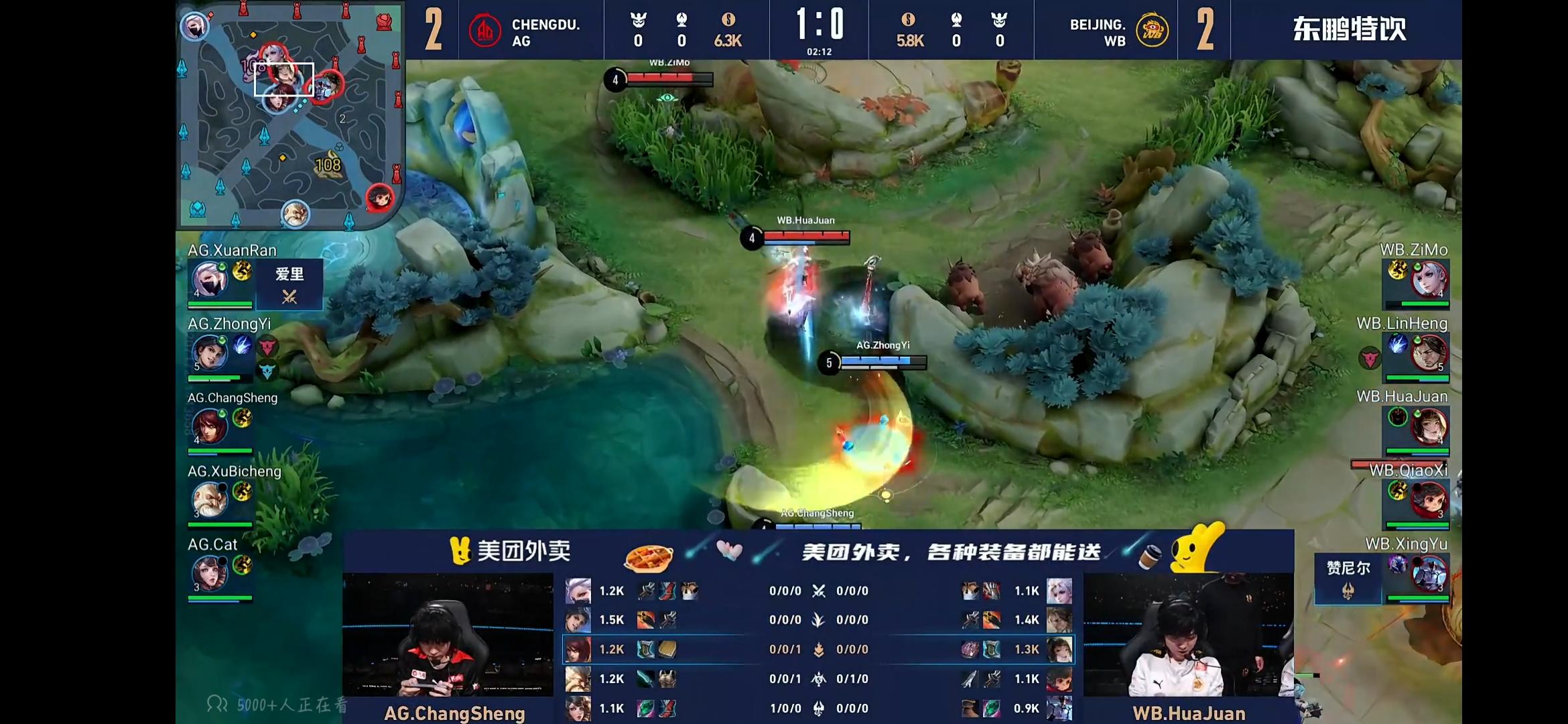
Task: Click the Beijing WB team logo
Action: tap(1152, 31)
